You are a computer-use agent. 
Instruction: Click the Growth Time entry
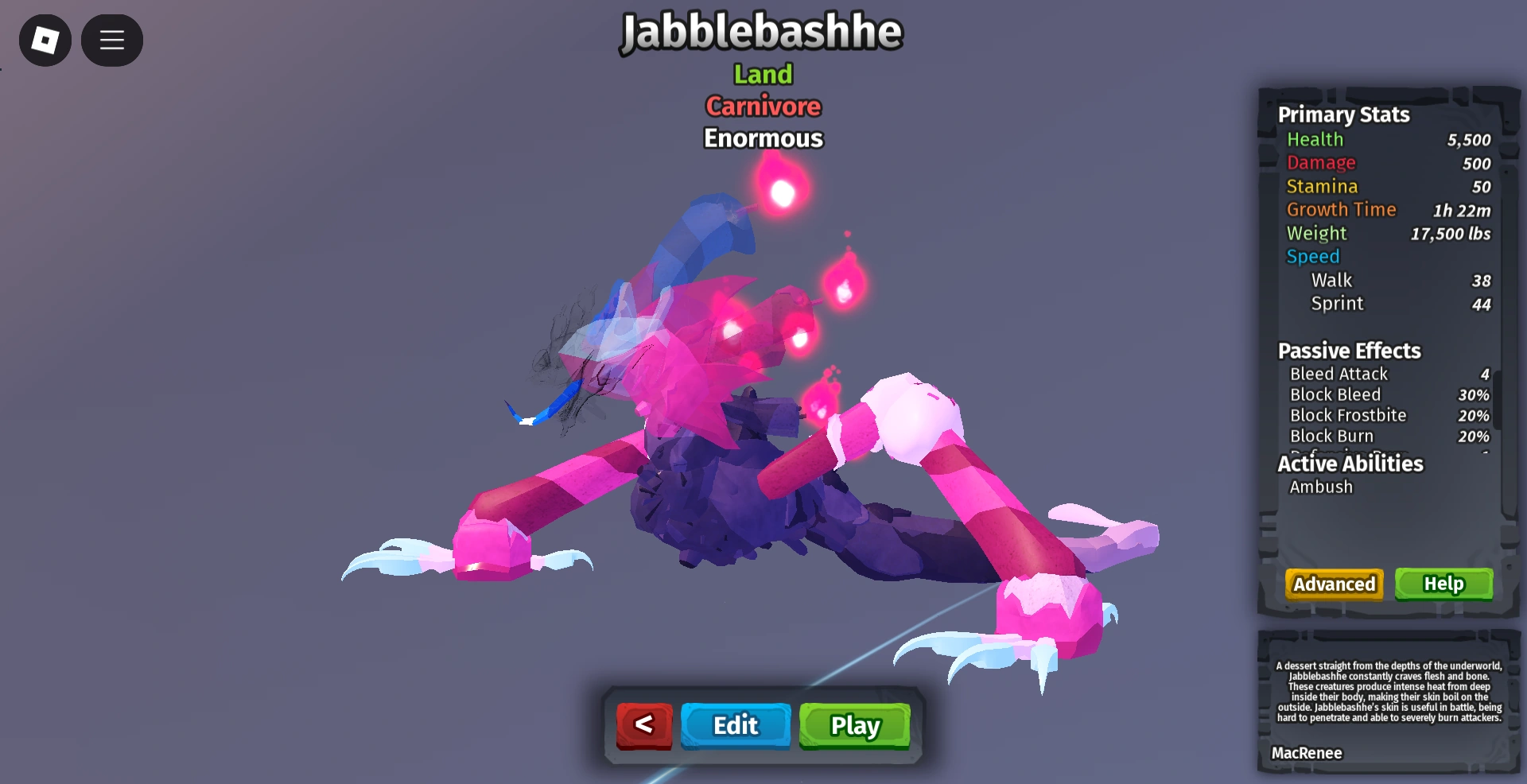click(x=1342, y=209)
